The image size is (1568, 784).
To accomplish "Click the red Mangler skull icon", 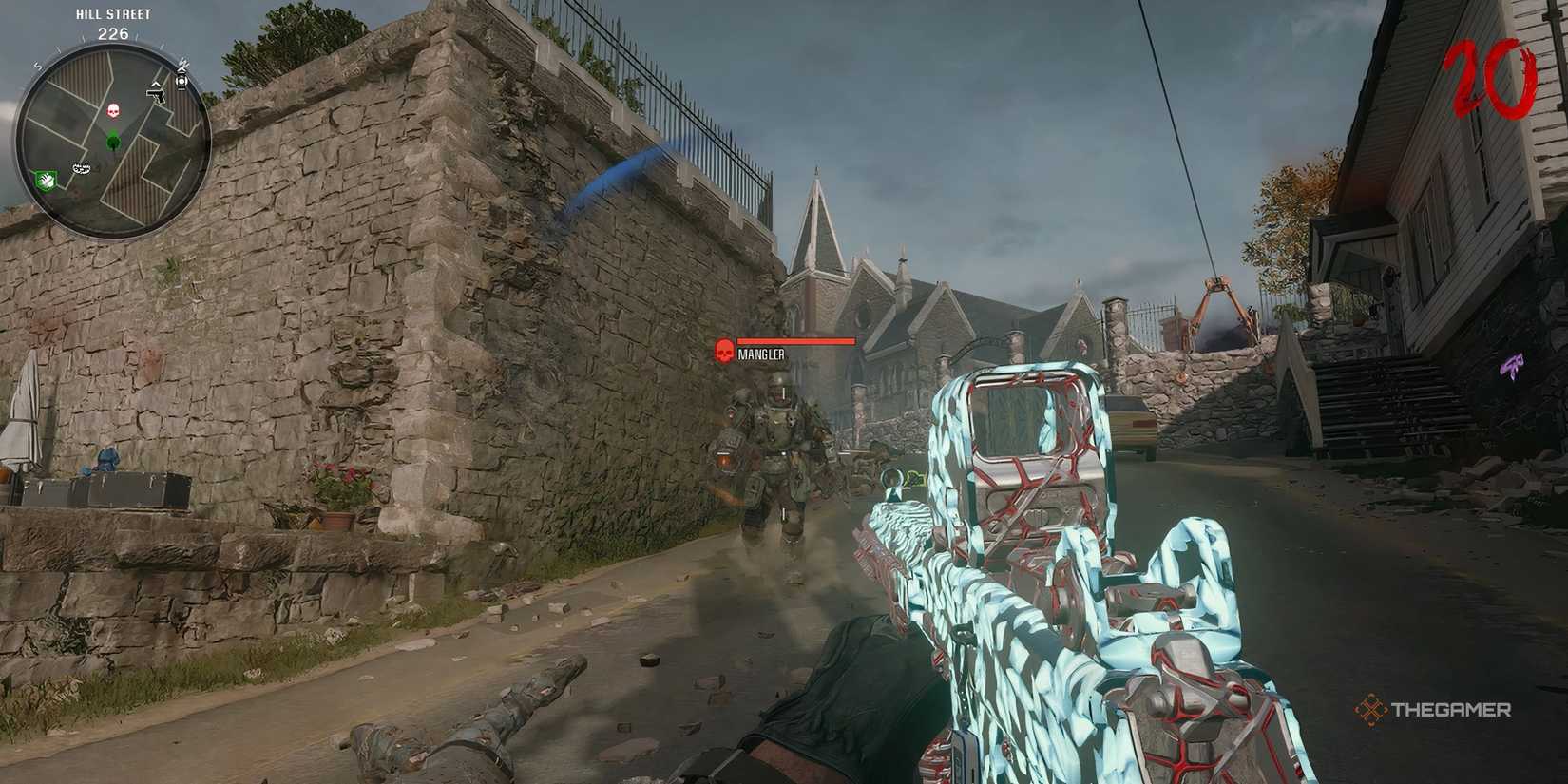I will coord(724,352).
